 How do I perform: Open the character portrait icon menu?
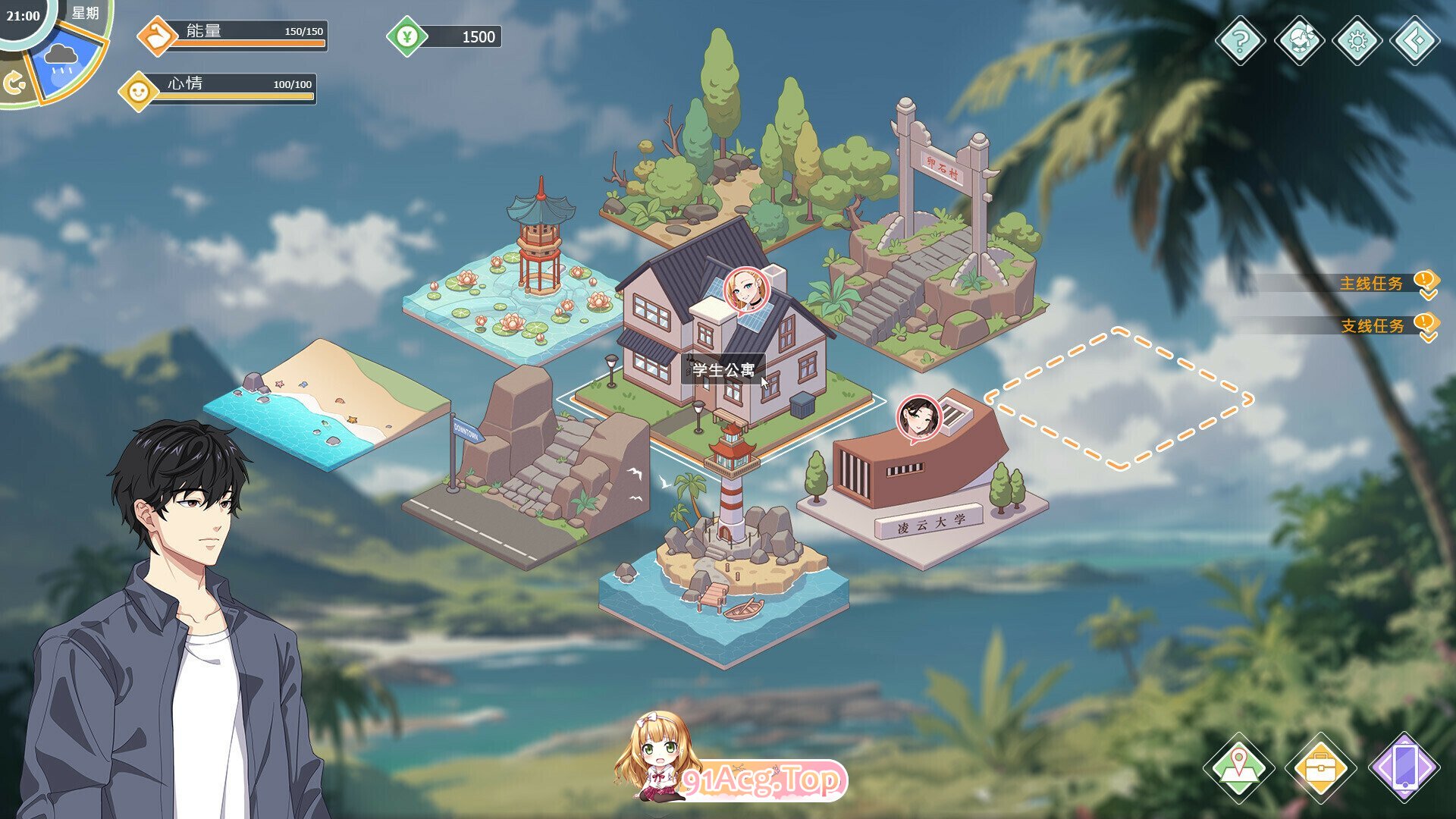click(1299, 39)
